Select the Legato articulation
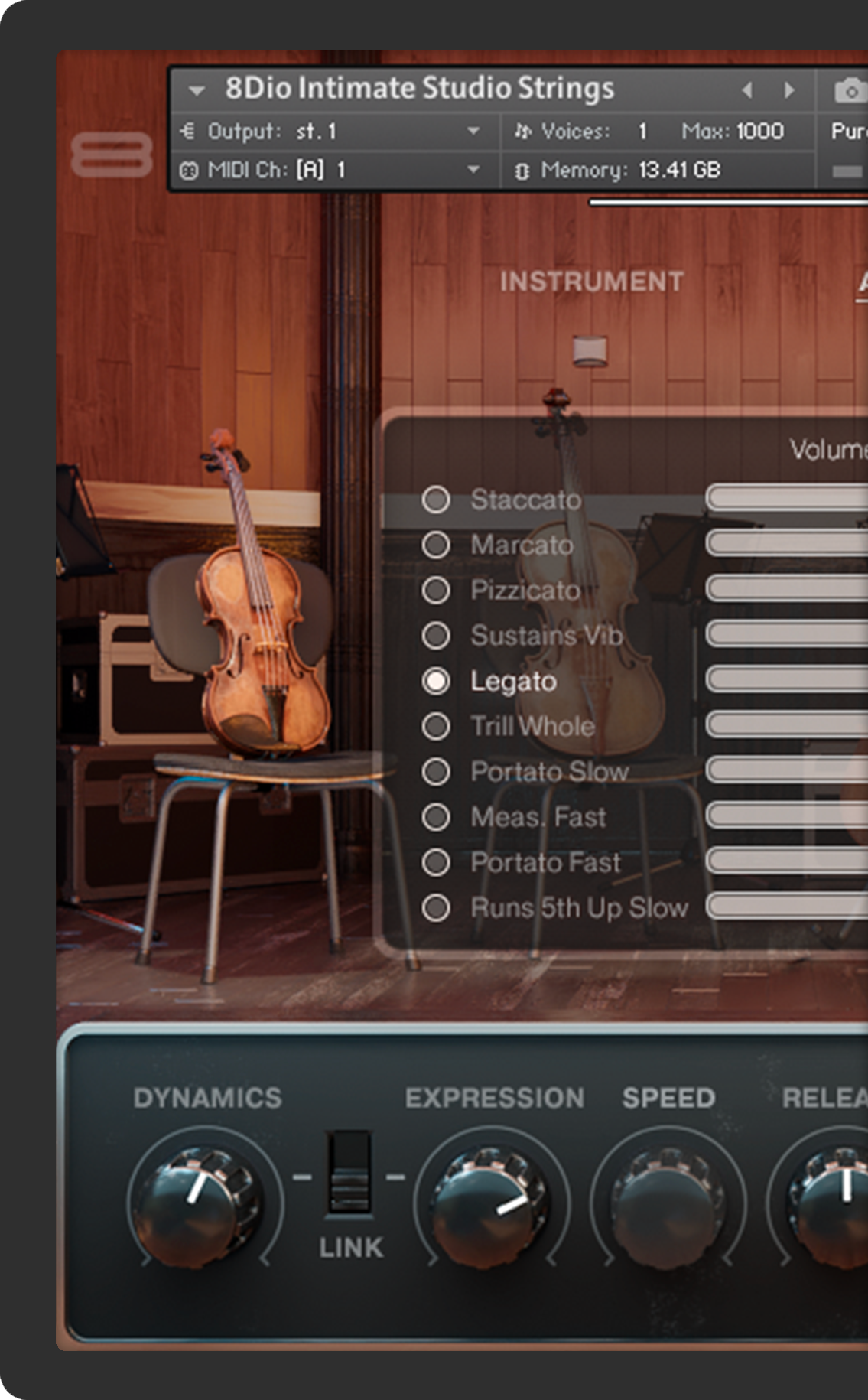868x1400 pixels. pyautogui.click(x=436, y=681)
